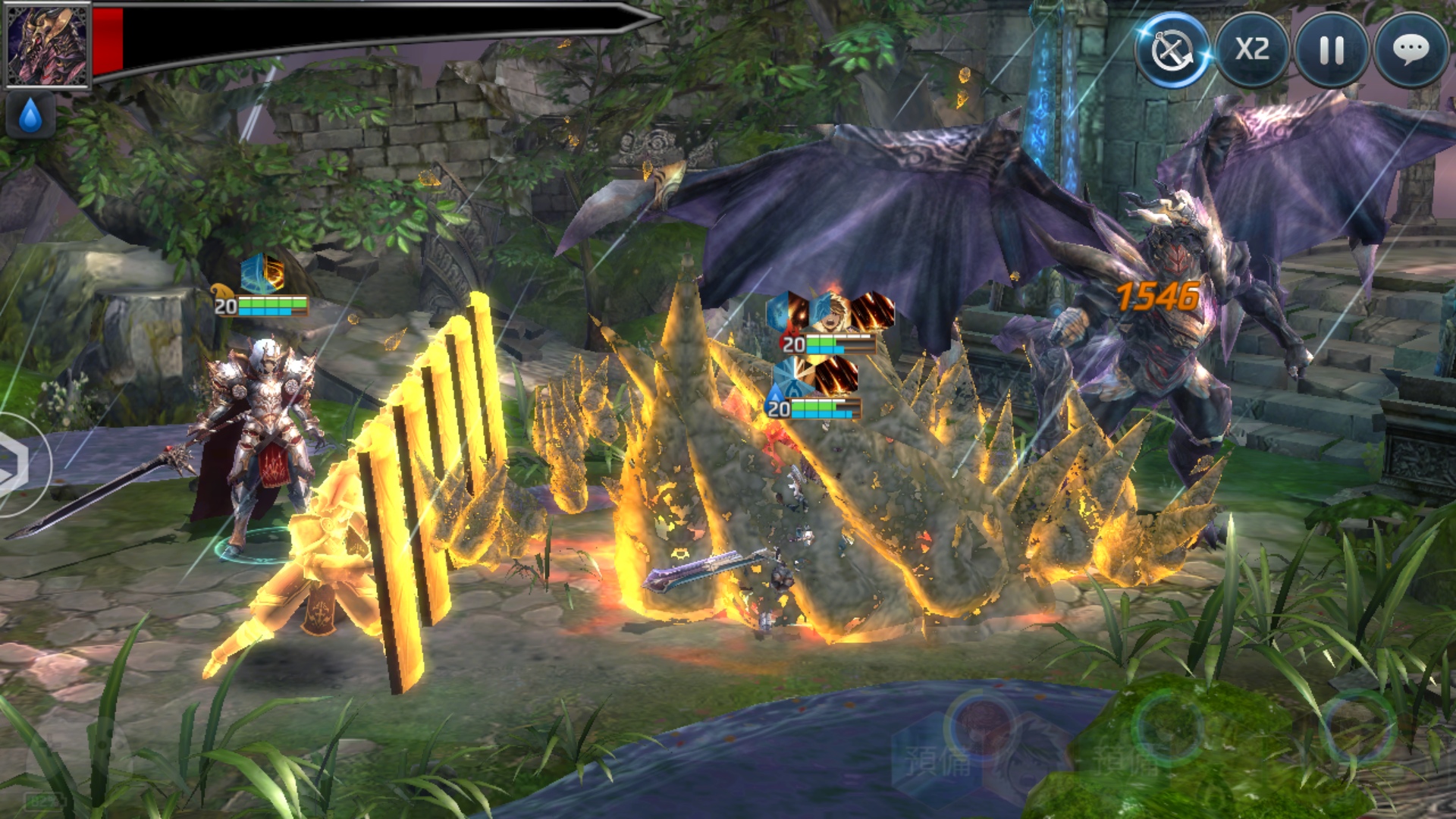Toggle the auto-battle sword button
Screen dimensions: 1456x819
click(x=1172, y=50)
